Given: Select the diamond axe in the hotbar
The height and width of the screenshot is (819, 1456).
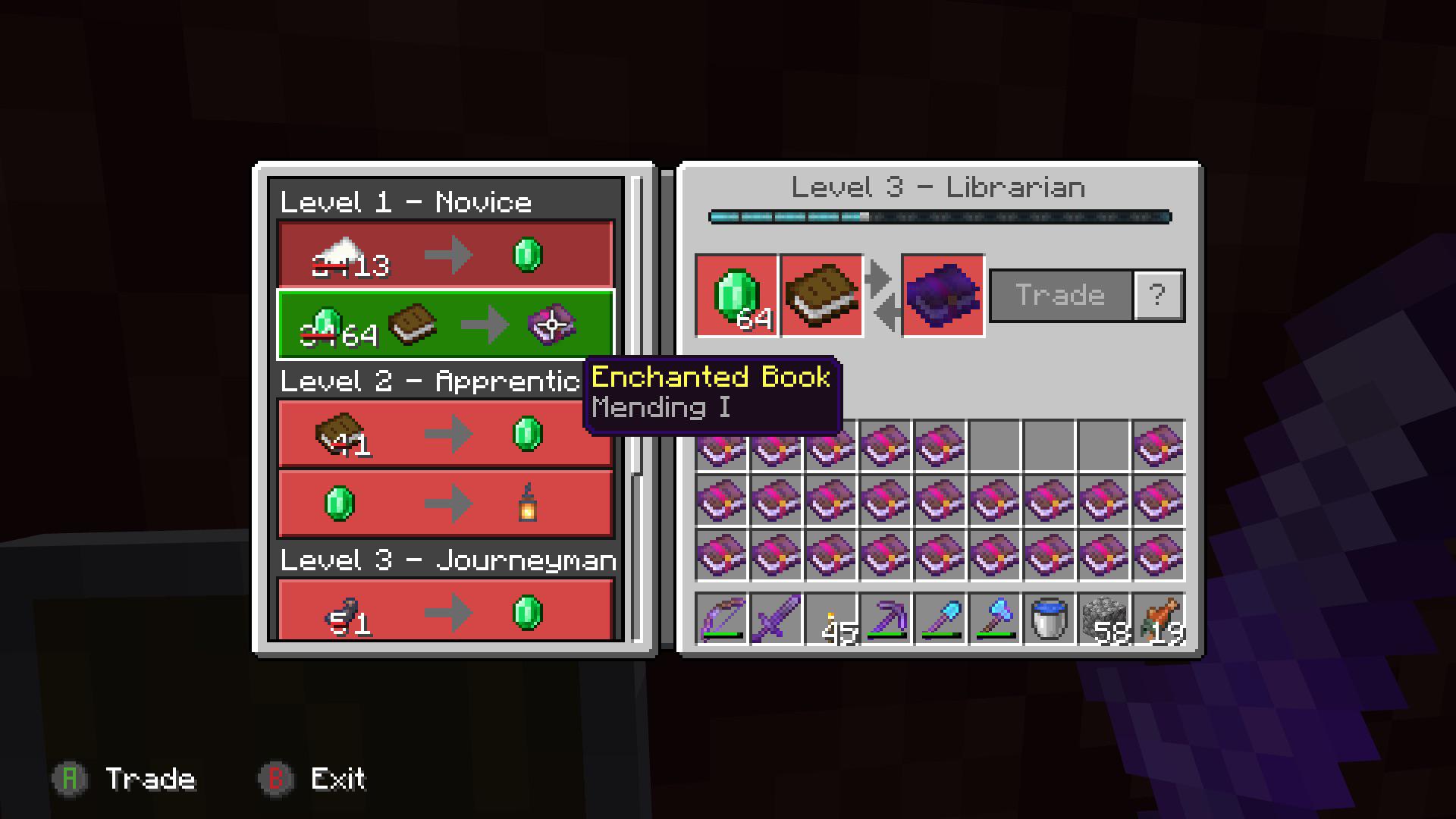Looking at the screenshot, I should pyautogui.click(x=995, y=620).
